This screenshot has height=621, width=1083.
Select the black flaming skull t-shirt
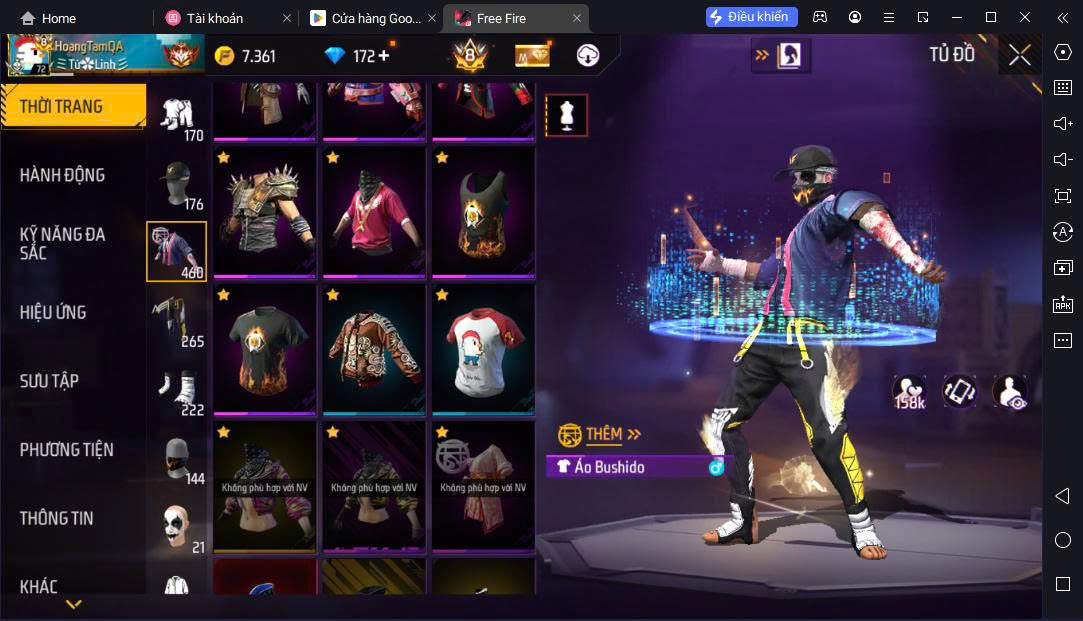coord(265,350)
